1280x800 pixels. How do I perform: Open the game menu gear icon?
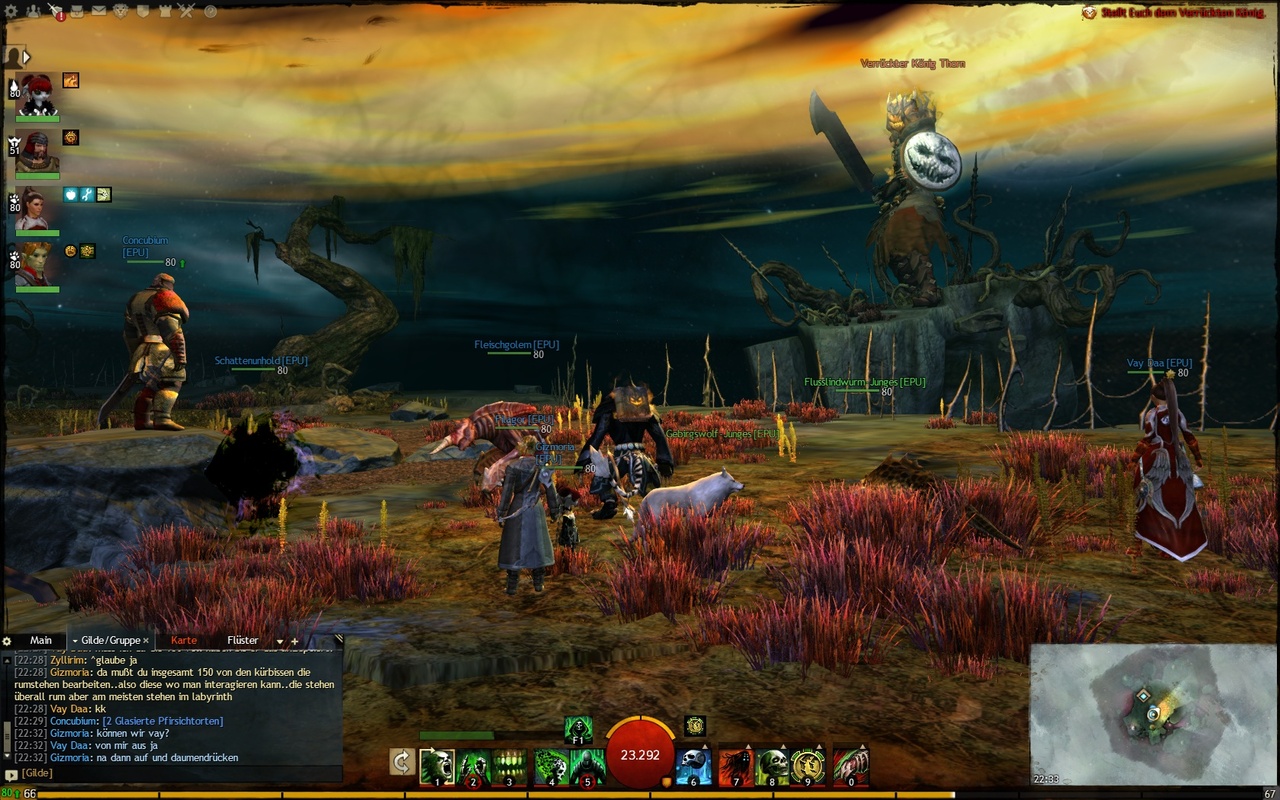pyautogui.click(x=10, y=11)
